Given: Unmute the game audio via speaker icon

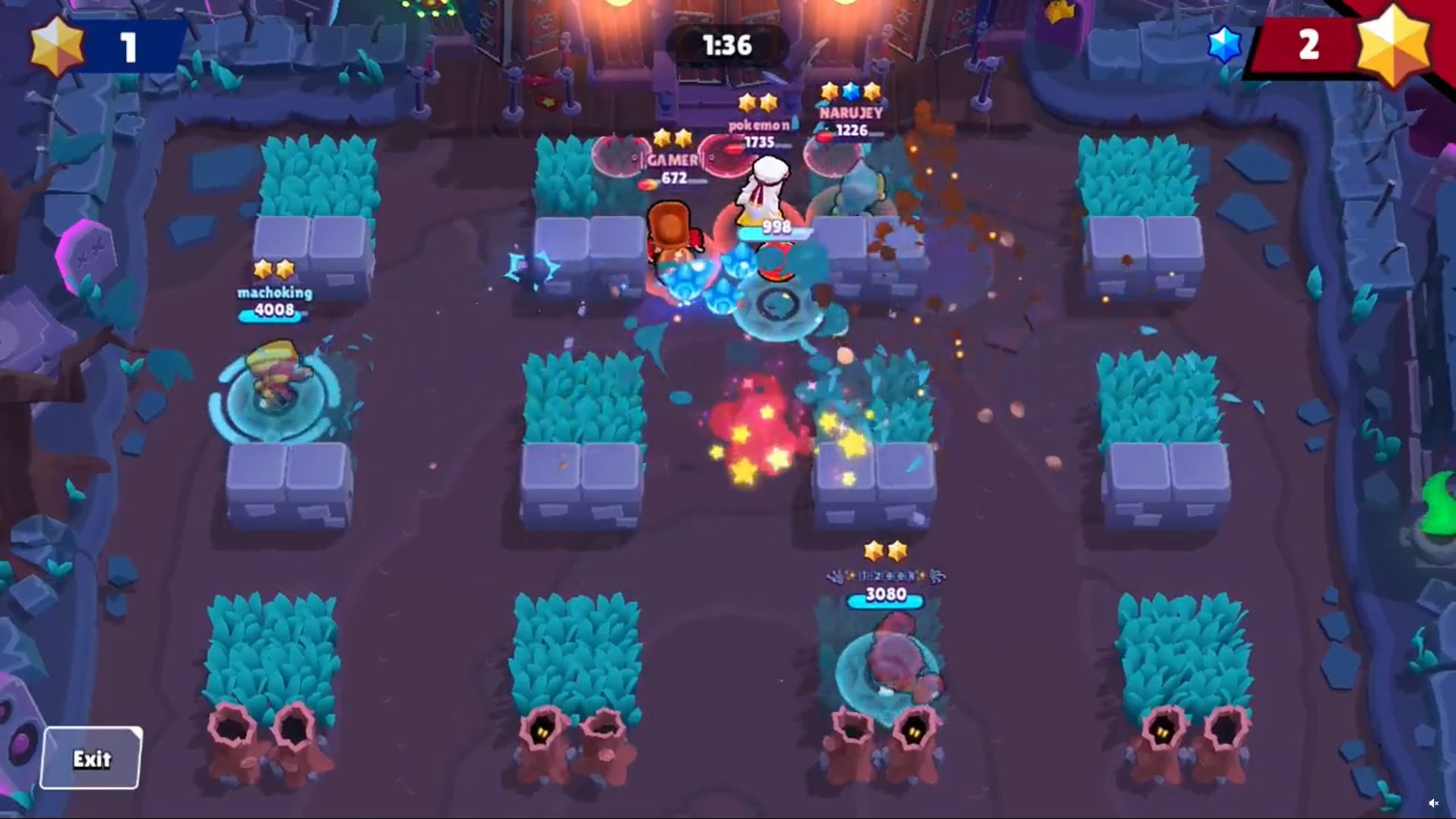Looking at the screenshot, I should 1435,802.
